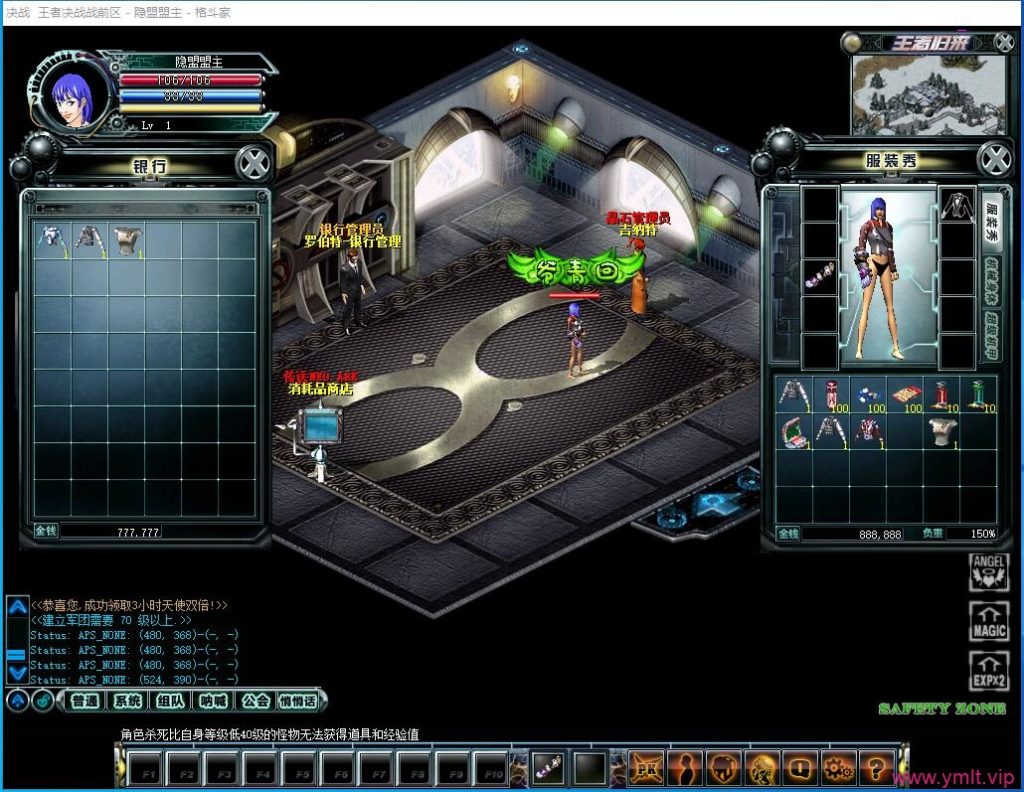
Task: Switch to the 系统 chat channel
Action: pyautogui.click(x=127, y=701)
